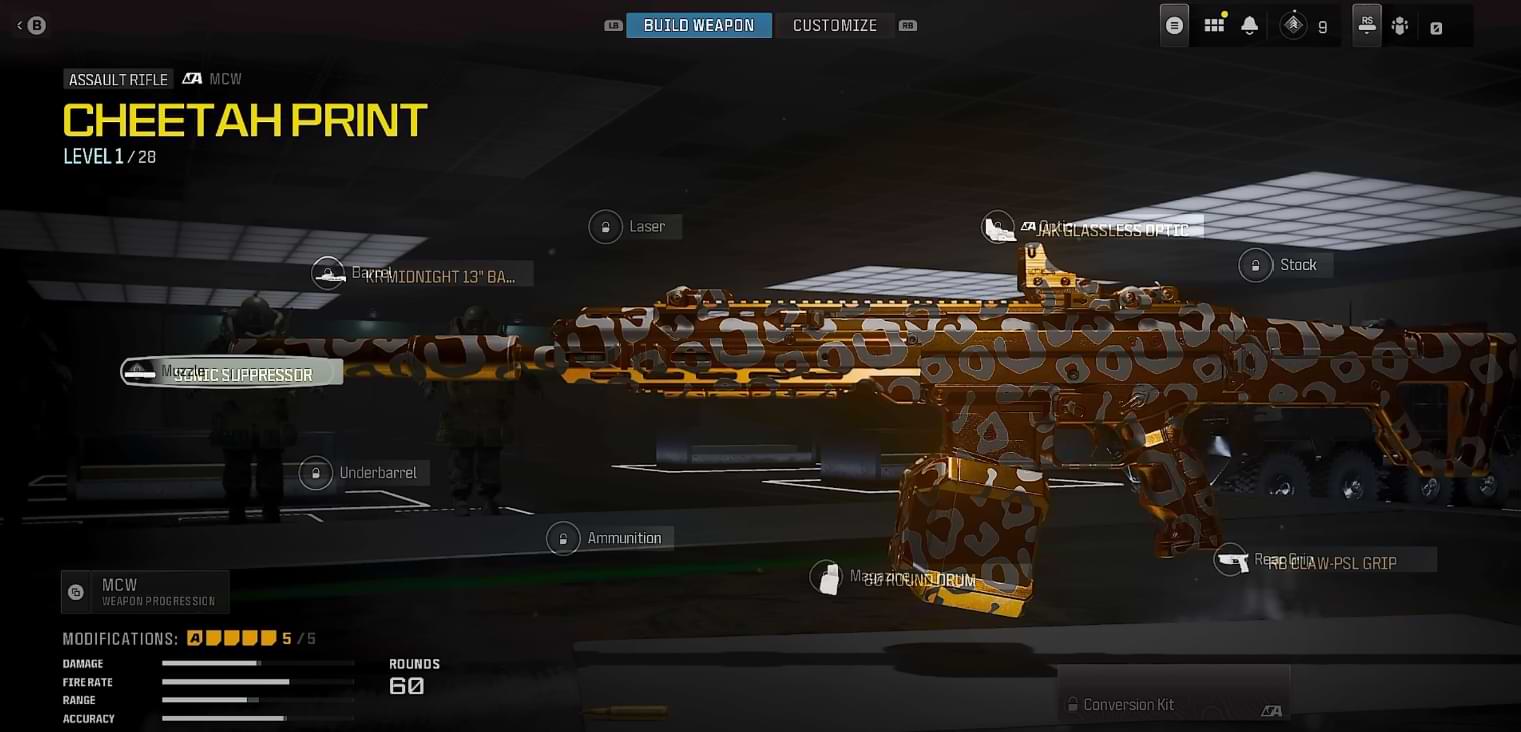Click the rank emblem showing 9
The height and width of the screenshot is (732, 1521).
1295,24
